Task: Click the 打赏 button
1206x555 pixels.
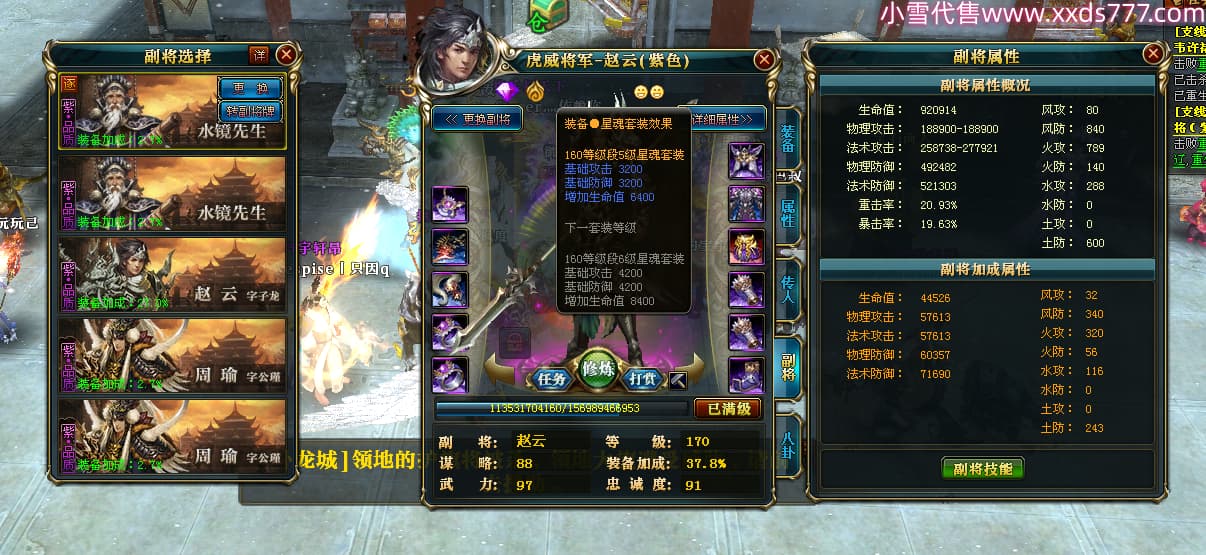Action: coord(643,379)
